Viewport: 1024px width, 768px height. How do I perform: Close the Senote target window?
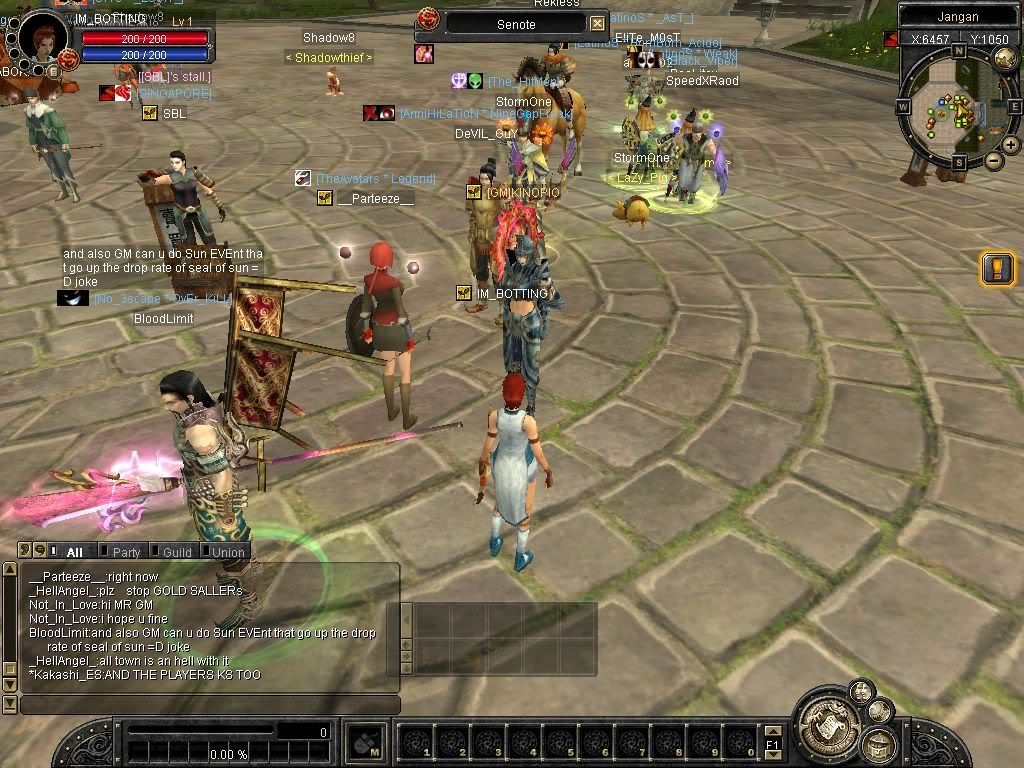(597, 23)
